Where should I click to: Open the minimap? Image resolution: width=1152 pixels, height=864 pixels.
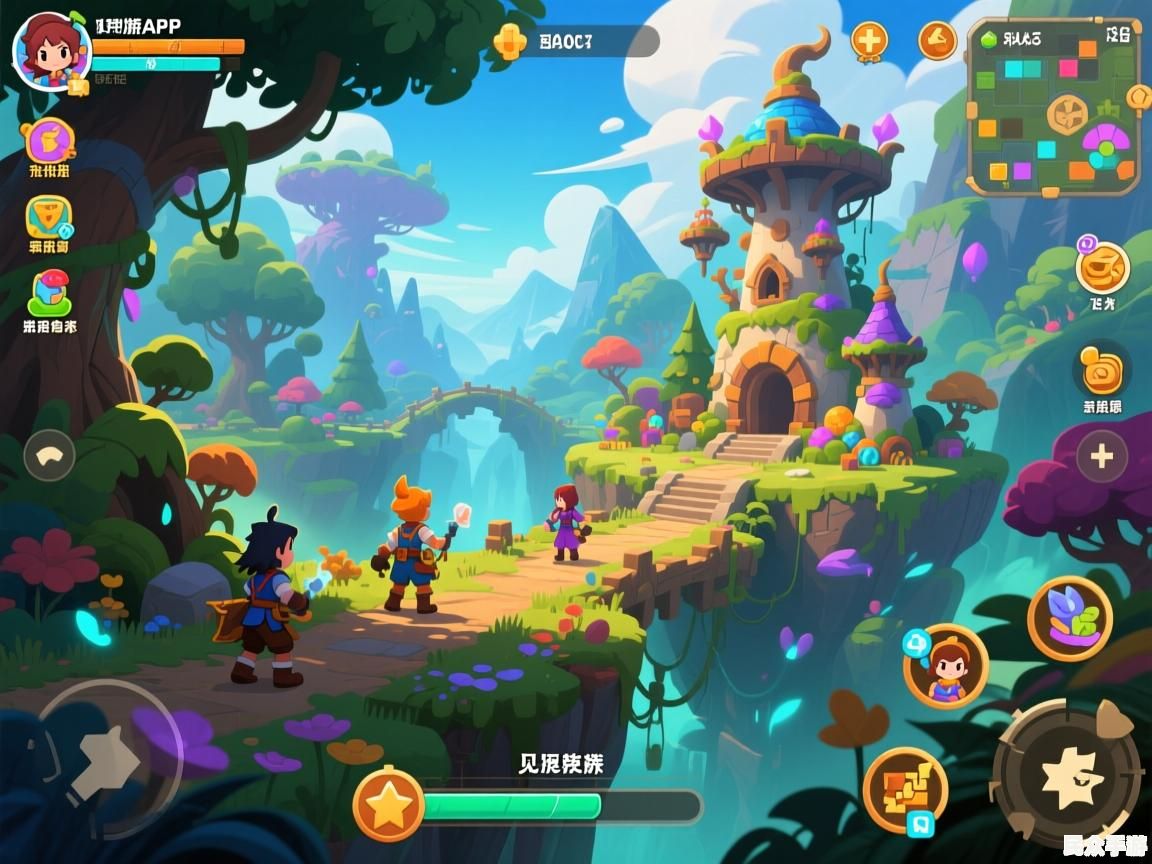pyautogui.click(x=1053, y=106)
